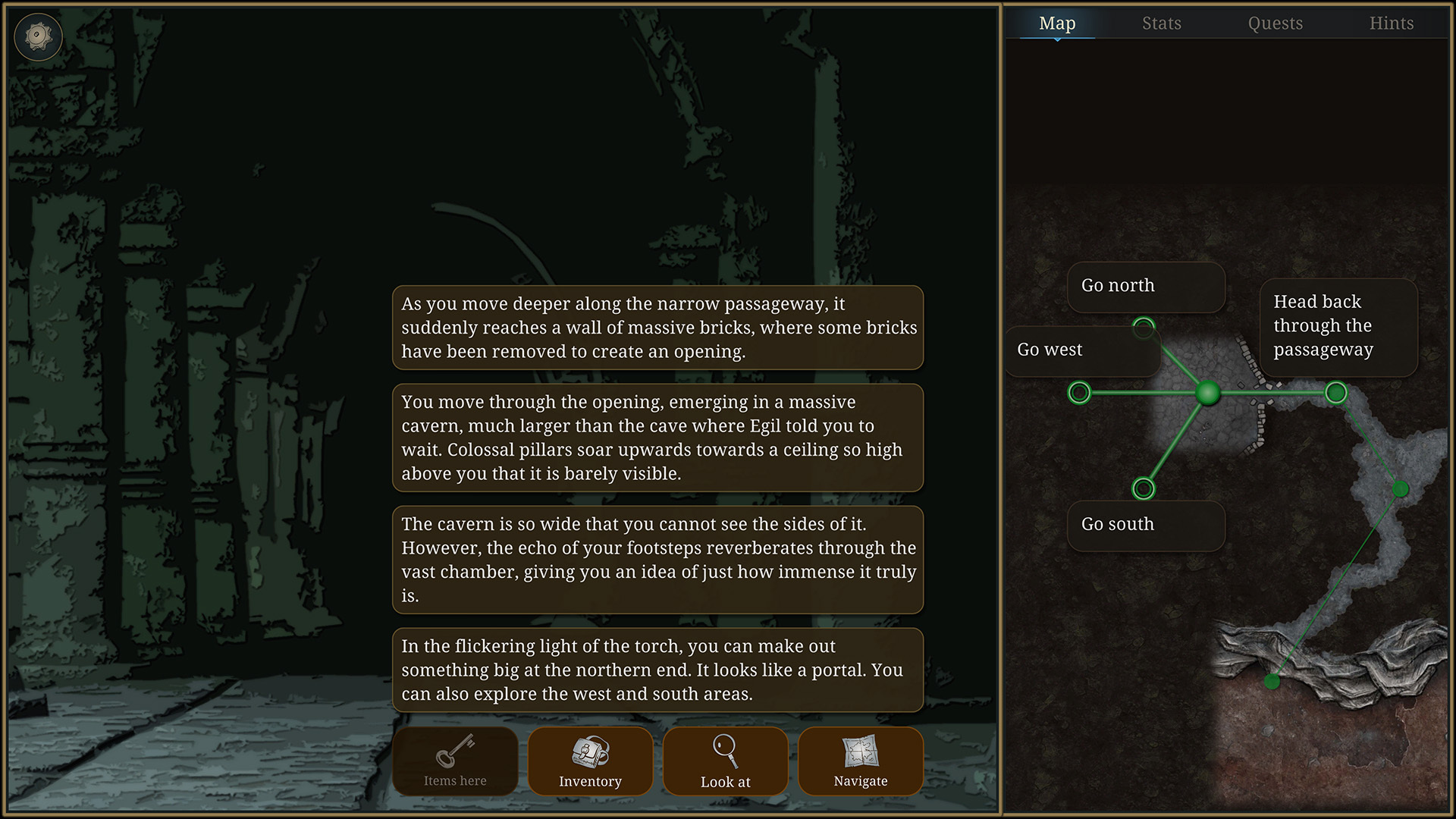This screenshot has height=819, width=1456.
Task: Click the narrative box mentioning the portal
Action: [657, 670]
